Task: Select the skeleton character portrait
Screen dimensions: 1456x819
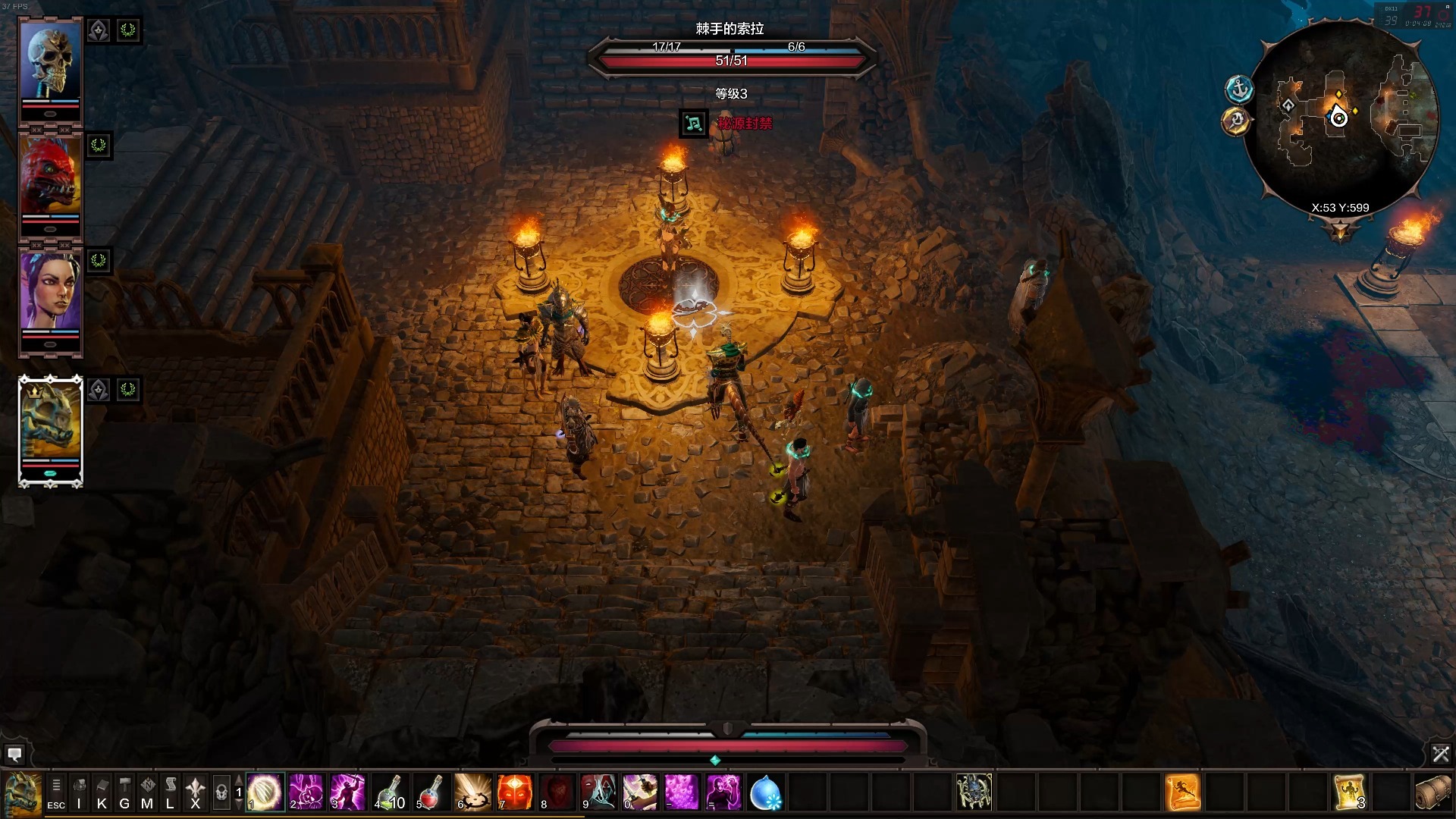Action: [x=50, y=62]
